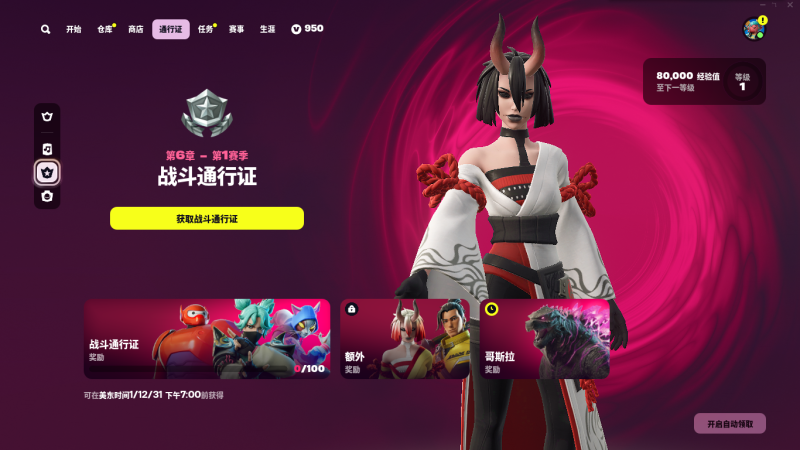This screenshot has height=450, width=800.
Task: Switch to the 开始 tab
Action: [x=74, y=30]
